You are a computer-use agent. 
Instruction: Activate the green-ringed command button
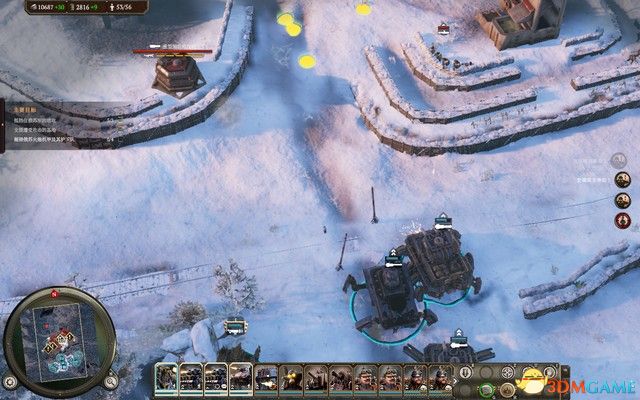tap(487, 388)
